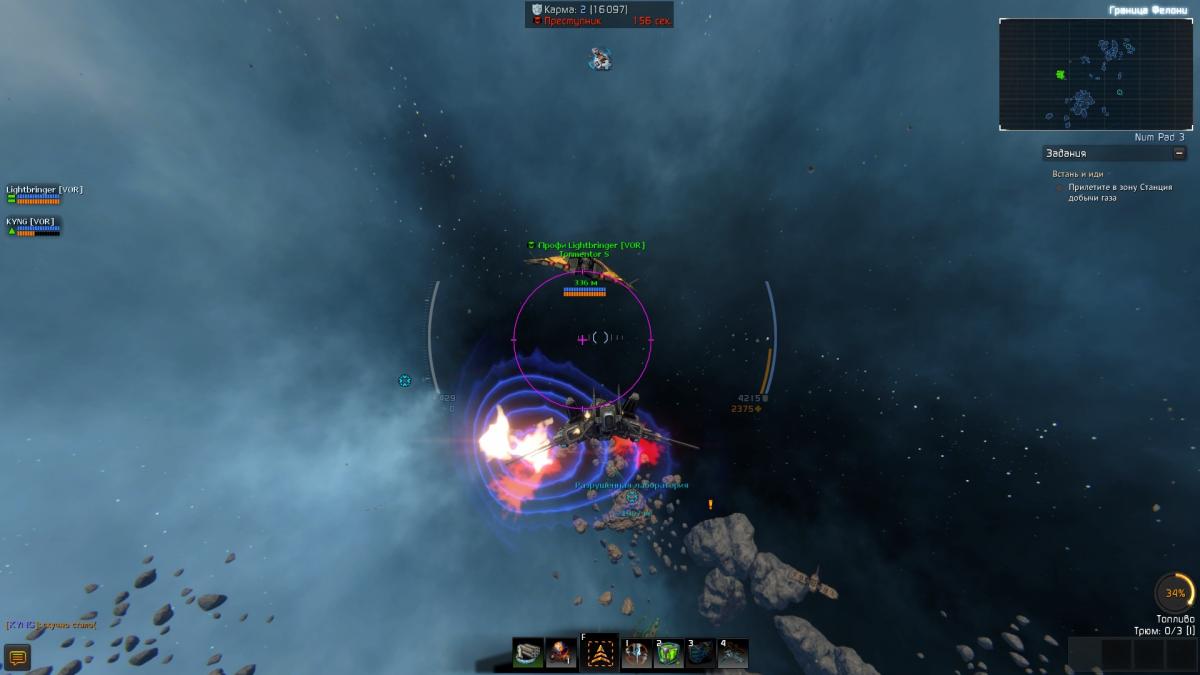Select the missile launcher weapon slot

pyautogui.click(x=528, y=653)
